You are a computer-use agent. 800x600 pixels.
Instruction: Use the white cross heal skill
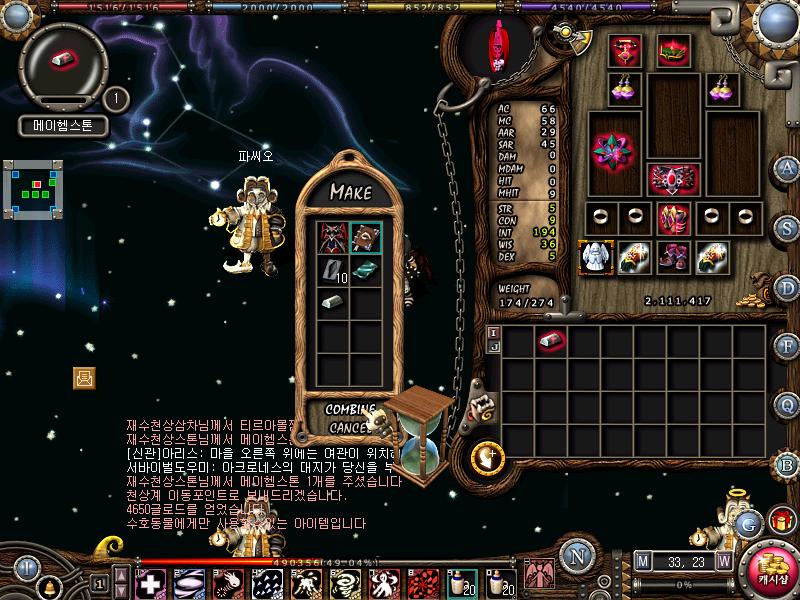pyautogui.click(x=151, y=582)
